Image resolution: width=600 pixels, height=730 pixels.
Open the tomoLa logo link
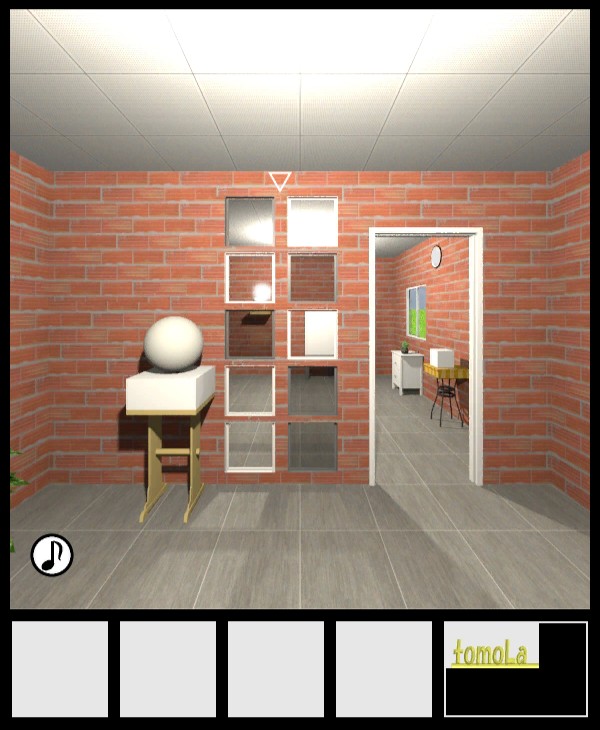492,654
